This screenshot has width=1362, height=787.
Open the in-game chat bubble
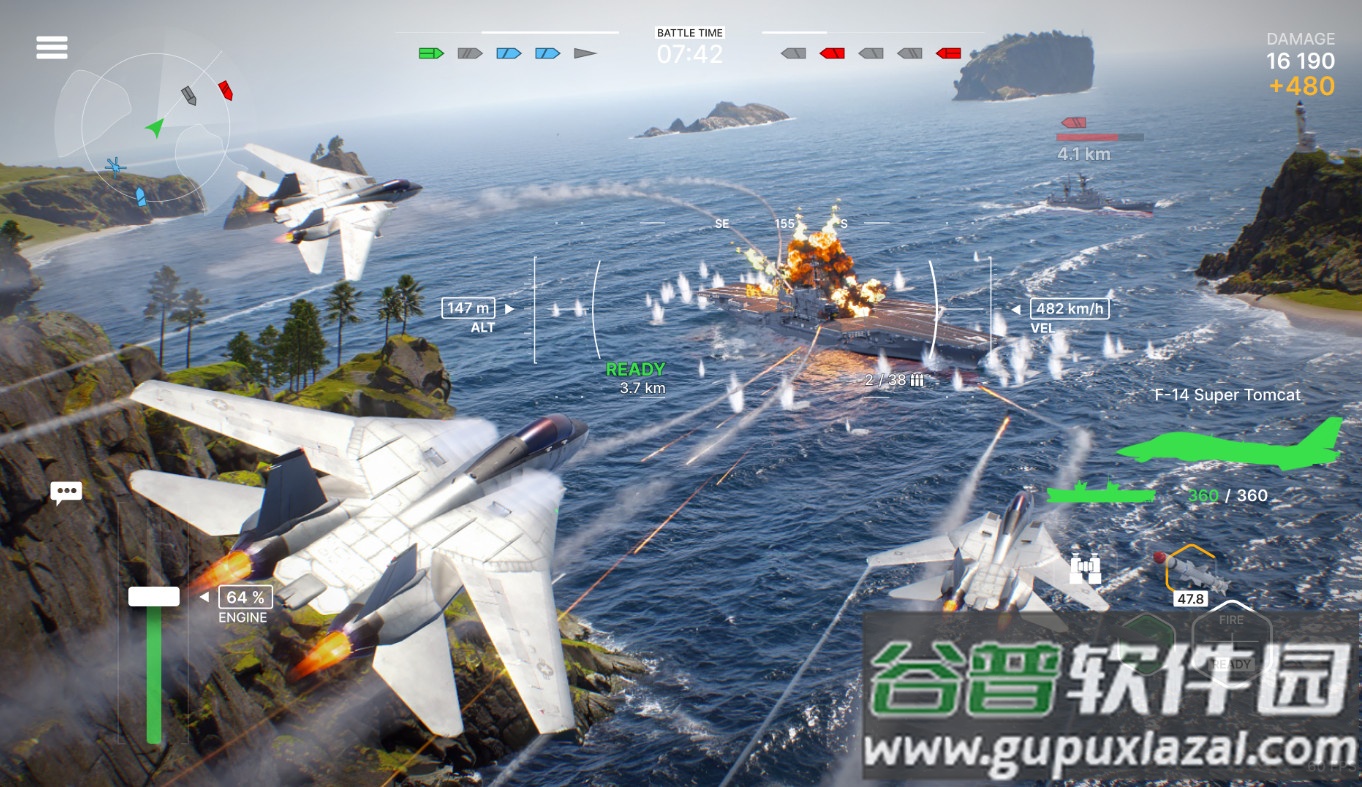click(67, 491)
